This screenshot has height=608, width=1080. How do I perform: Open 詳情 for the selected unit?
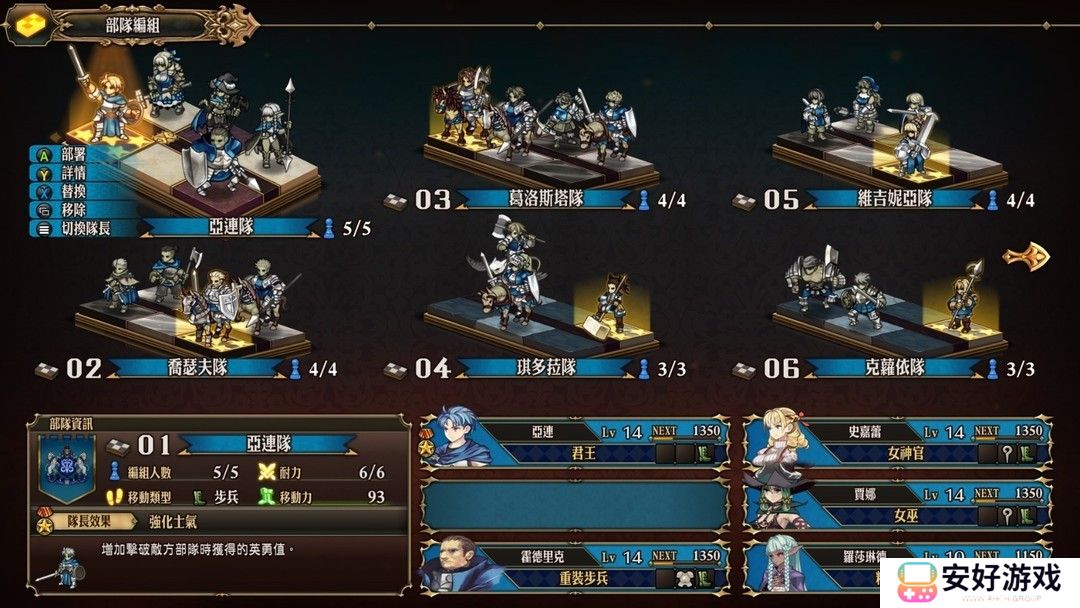click(73, 173)
